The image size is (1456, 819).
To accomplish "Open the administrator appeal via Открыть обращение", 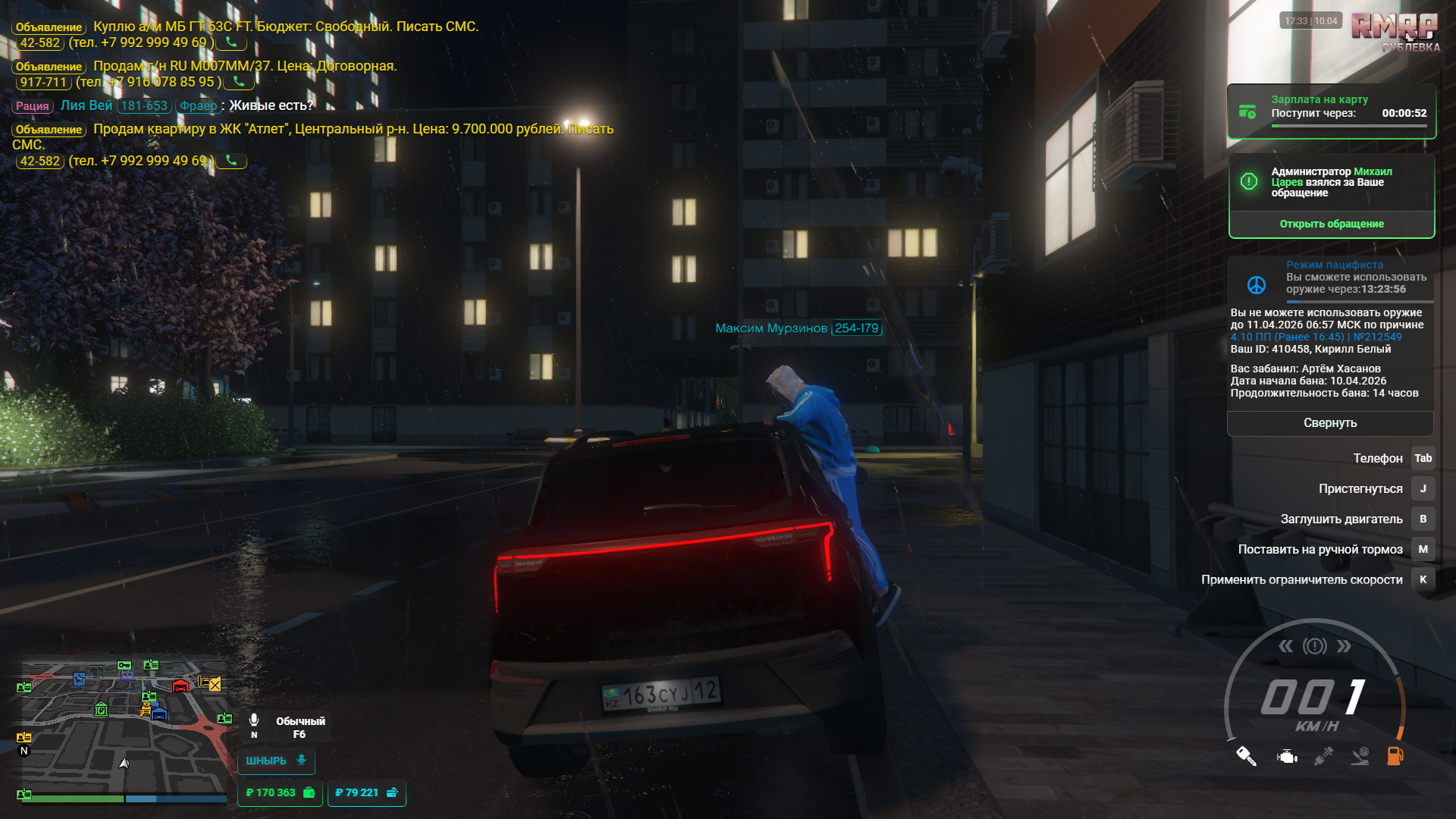I will tap(1331, 224).
